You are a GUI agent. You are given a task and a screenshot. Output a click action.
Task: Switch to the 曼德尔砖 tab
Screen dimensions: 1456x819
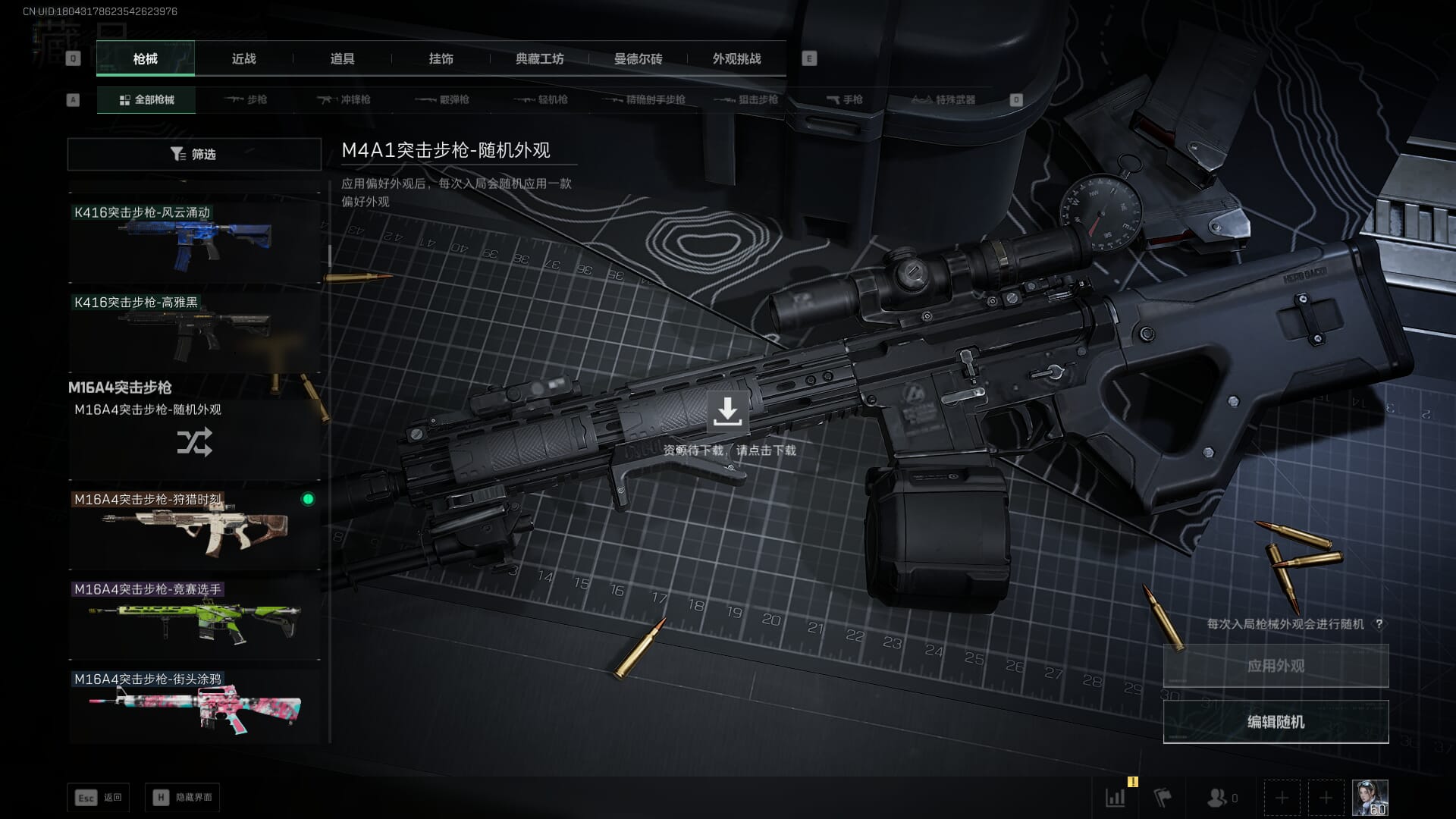pyautogui.click(x=638, y=58)
